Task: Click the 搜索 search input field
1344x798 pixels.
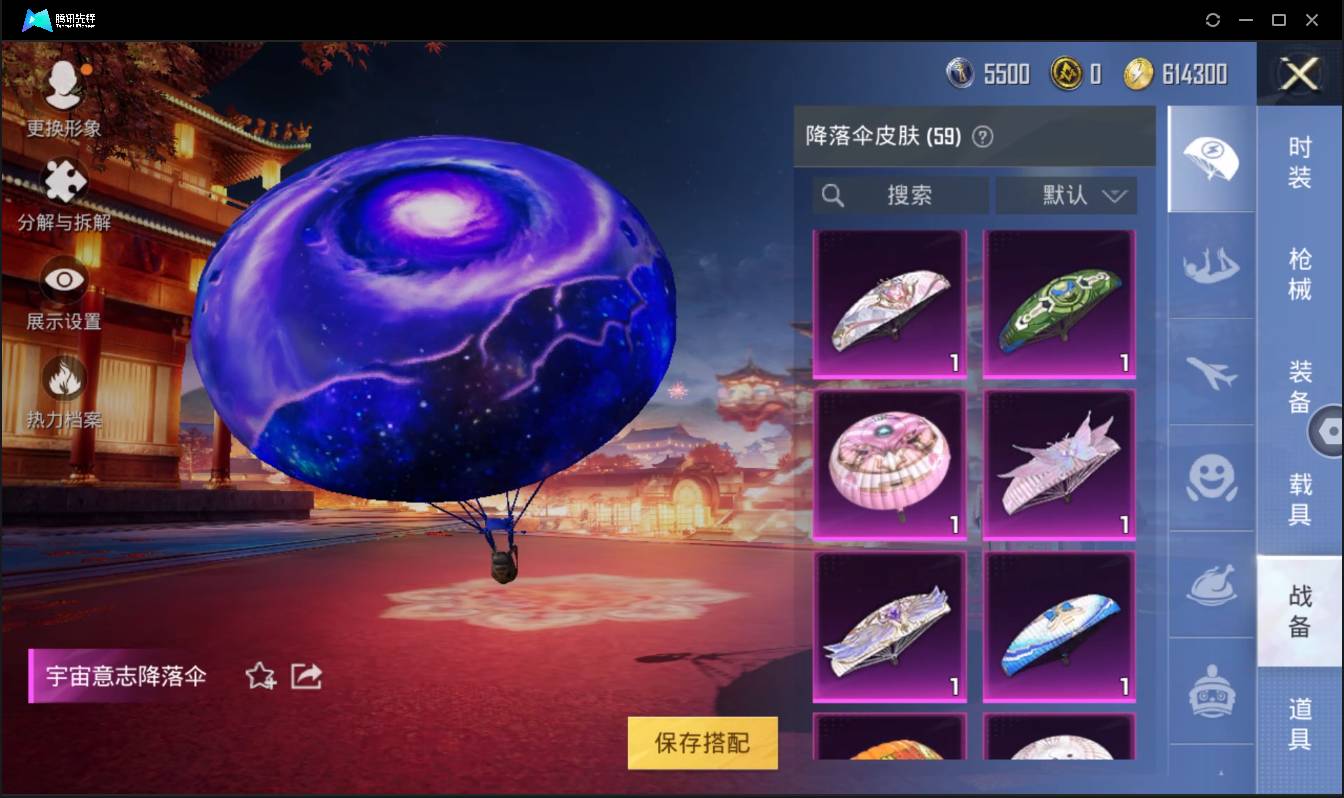Action: [898, 196]
